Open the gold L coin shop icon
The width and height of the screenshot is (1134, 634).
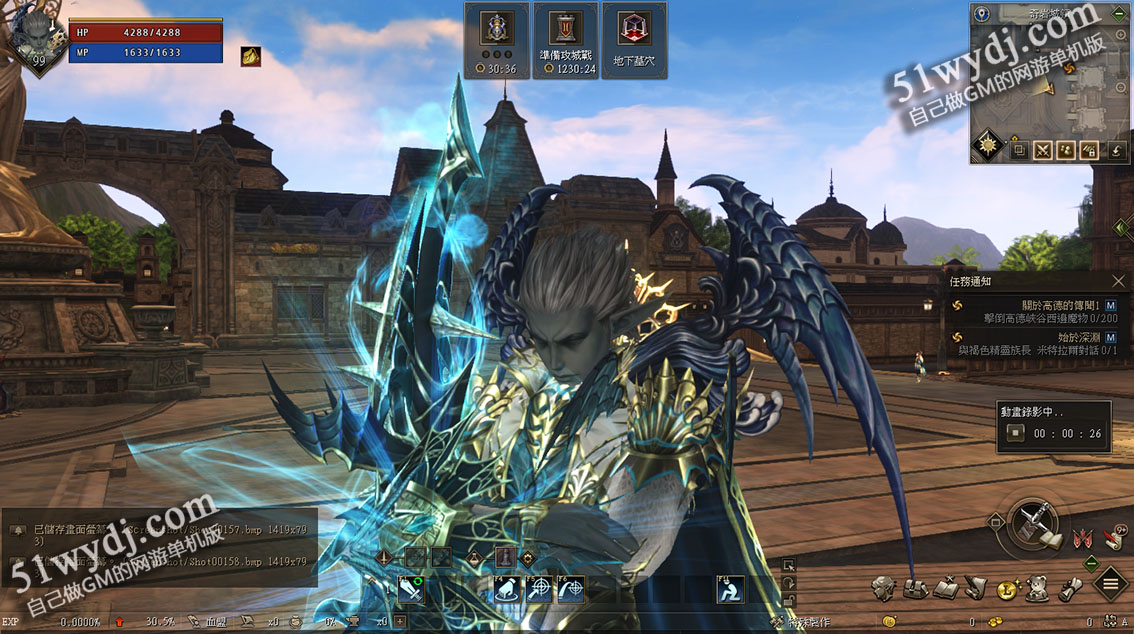(x=1006, y=591)
